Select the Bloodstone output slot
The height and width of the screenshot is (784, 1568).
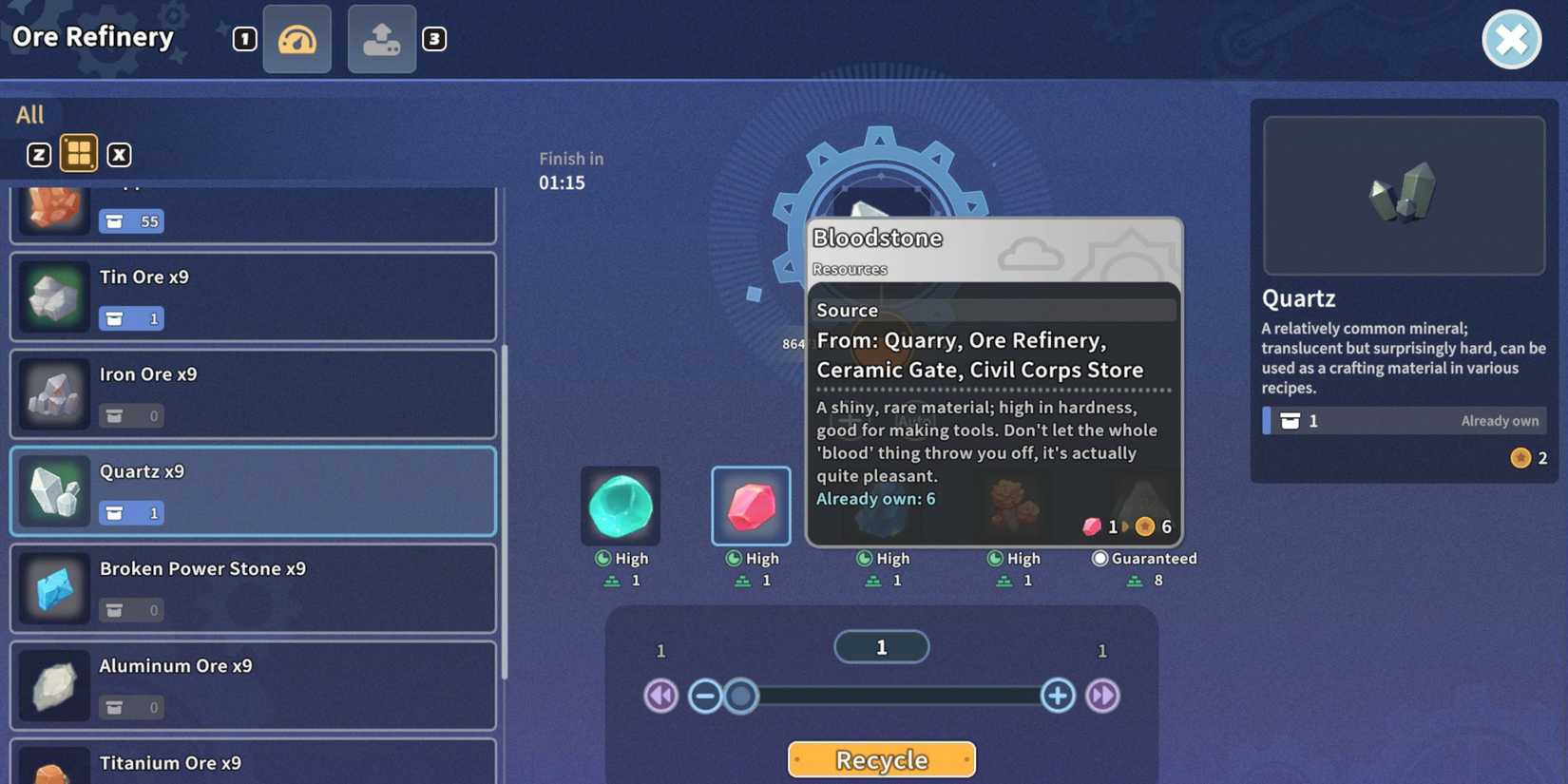pos(751,507)
